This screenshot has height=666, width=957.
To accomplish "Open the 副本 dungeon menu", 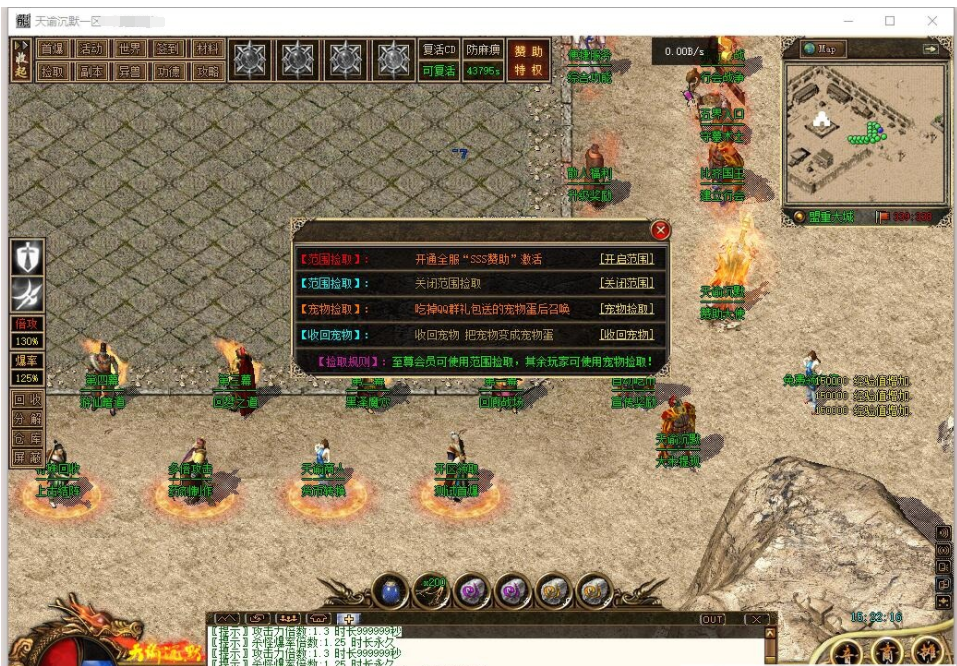I will (x=91, y=71).
